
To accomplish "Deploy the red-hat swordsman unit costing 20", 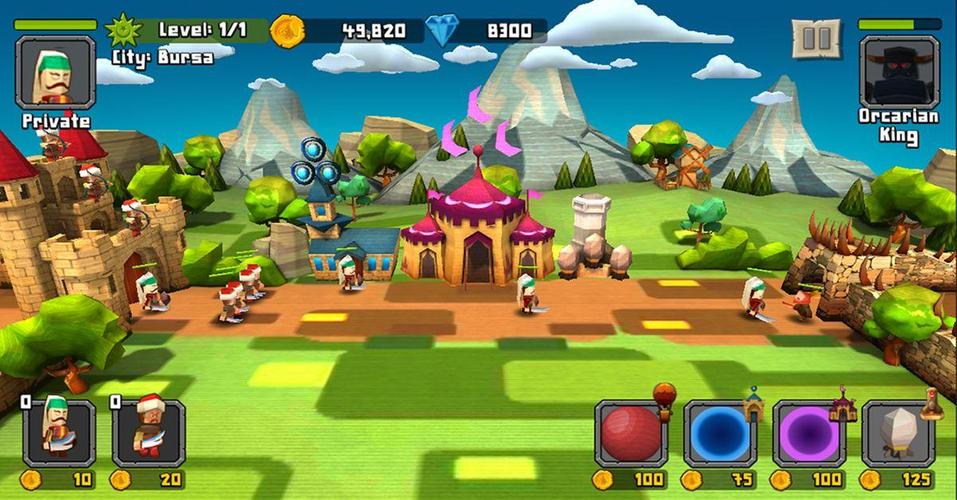I will point(149,433).
